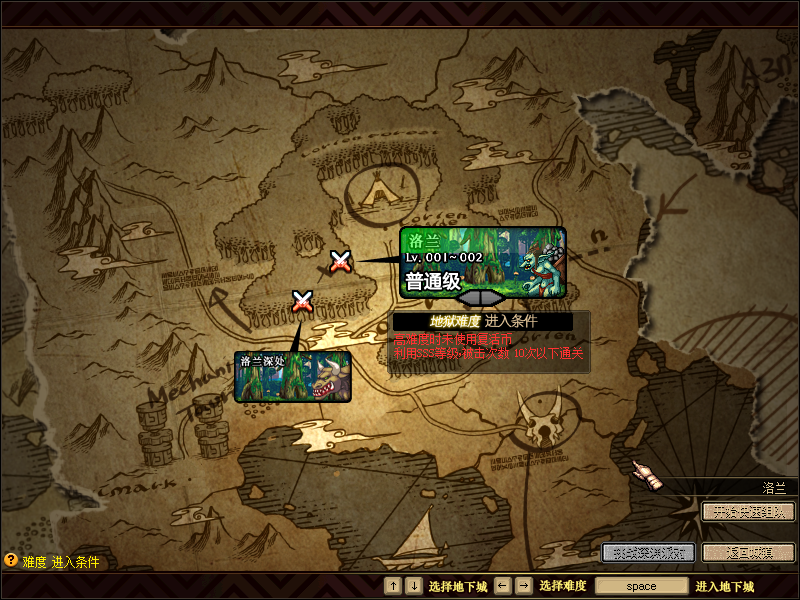Raise difficulty with the right arrow under 普通级

[494, 298]
